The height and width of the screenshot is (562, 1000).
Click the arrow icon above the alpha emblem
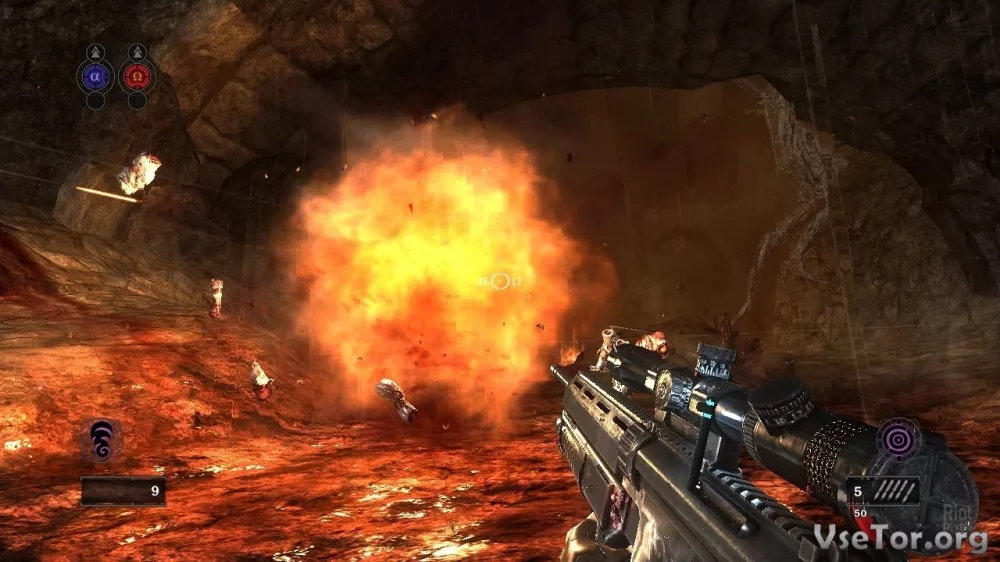[95, 51]
